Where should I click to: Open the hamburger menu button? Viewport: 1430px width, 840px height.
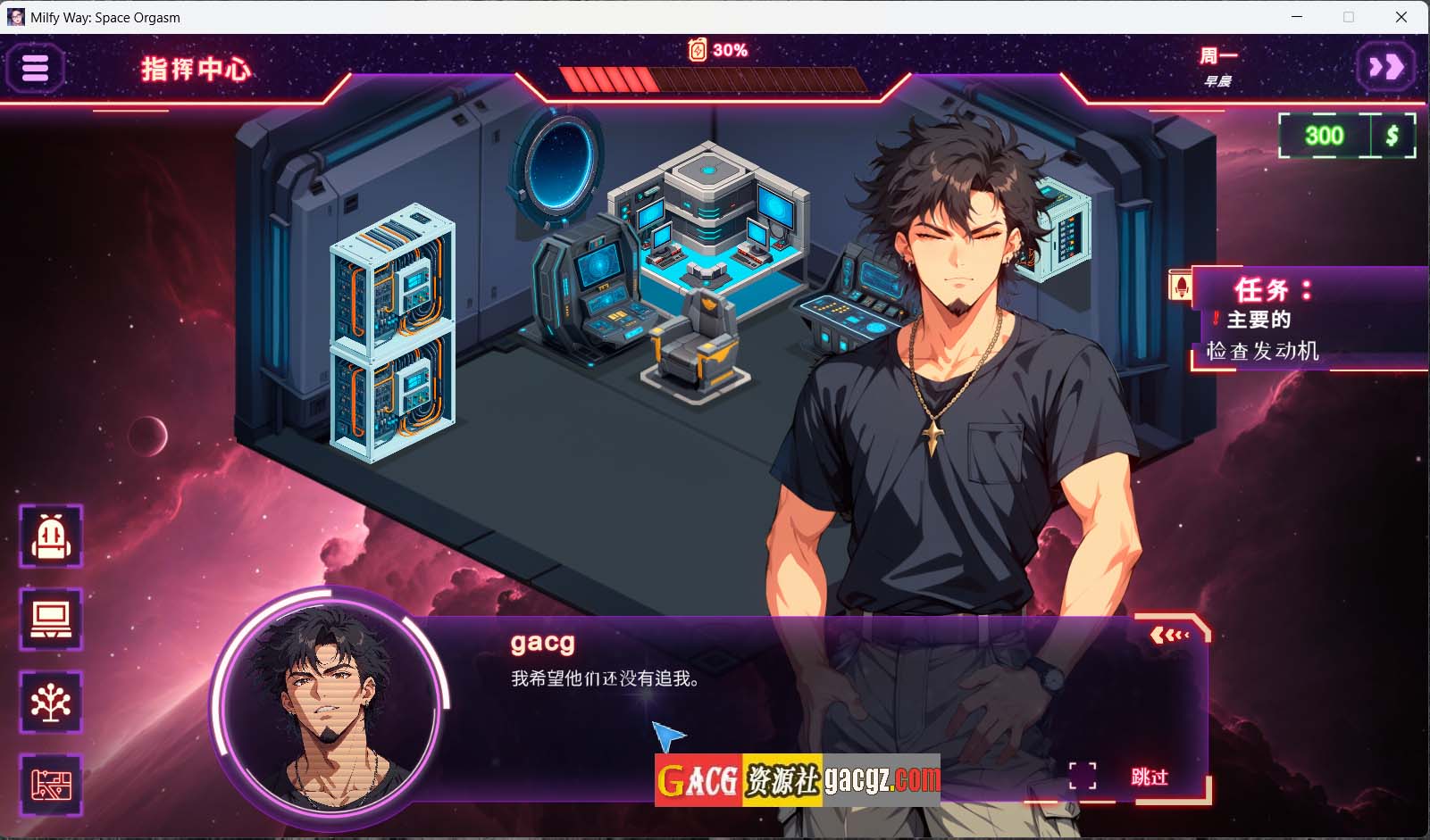pyautogui.click(x=35, y=68)
